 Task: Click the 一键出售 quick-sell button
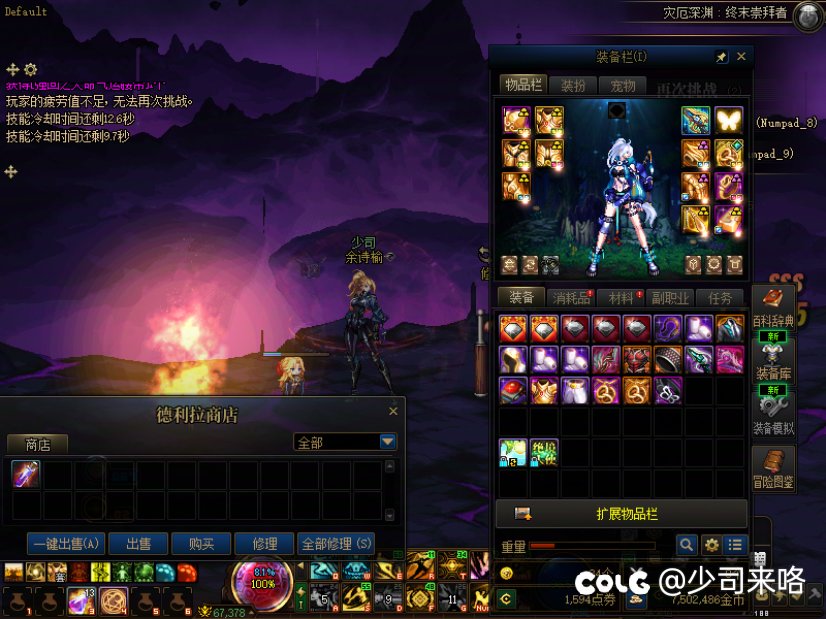pos(67,544)
